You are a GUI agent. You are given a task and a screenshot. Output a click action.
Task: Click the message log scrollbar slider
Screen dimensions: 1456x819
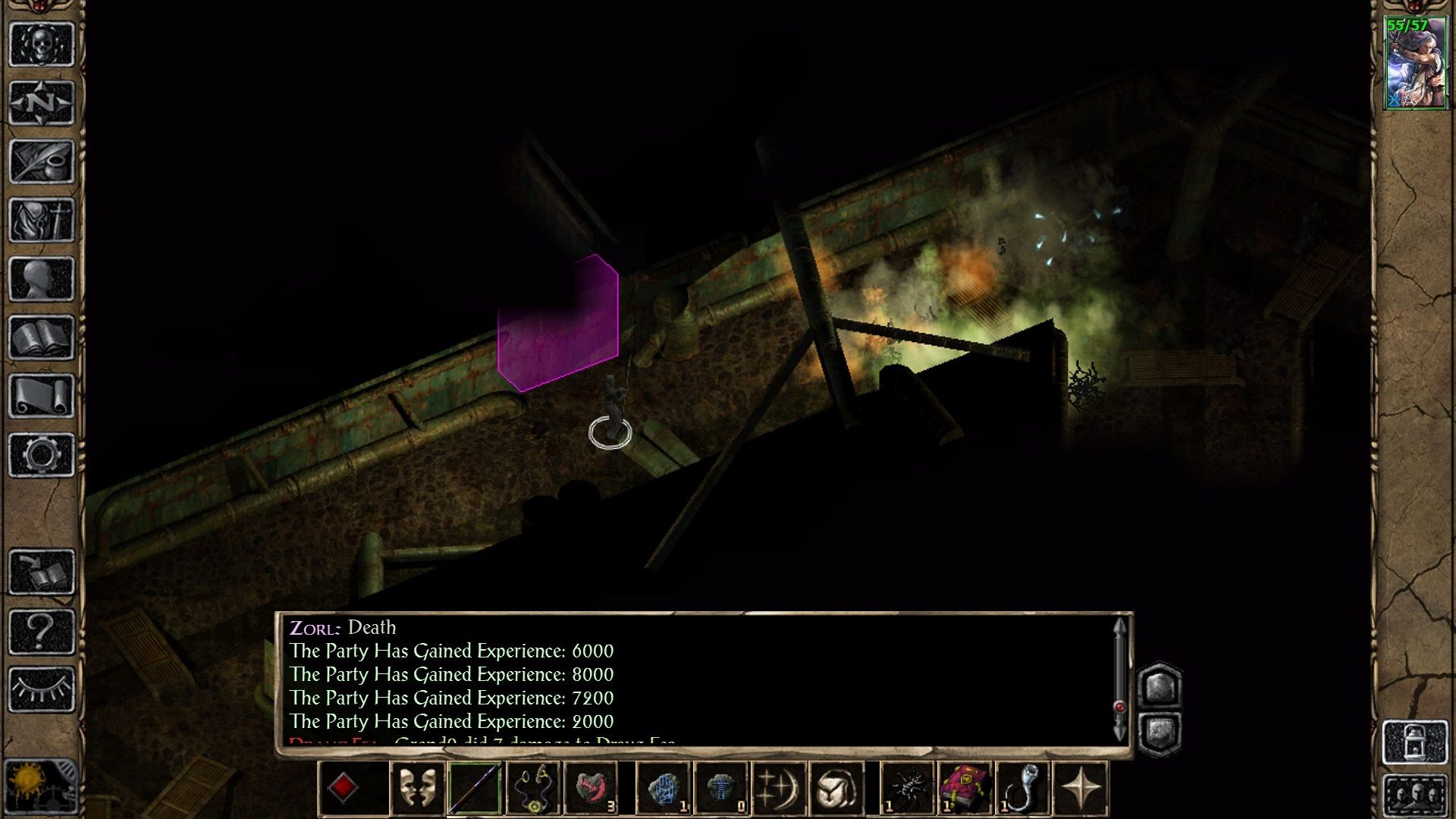click(x=1120, y=705)
